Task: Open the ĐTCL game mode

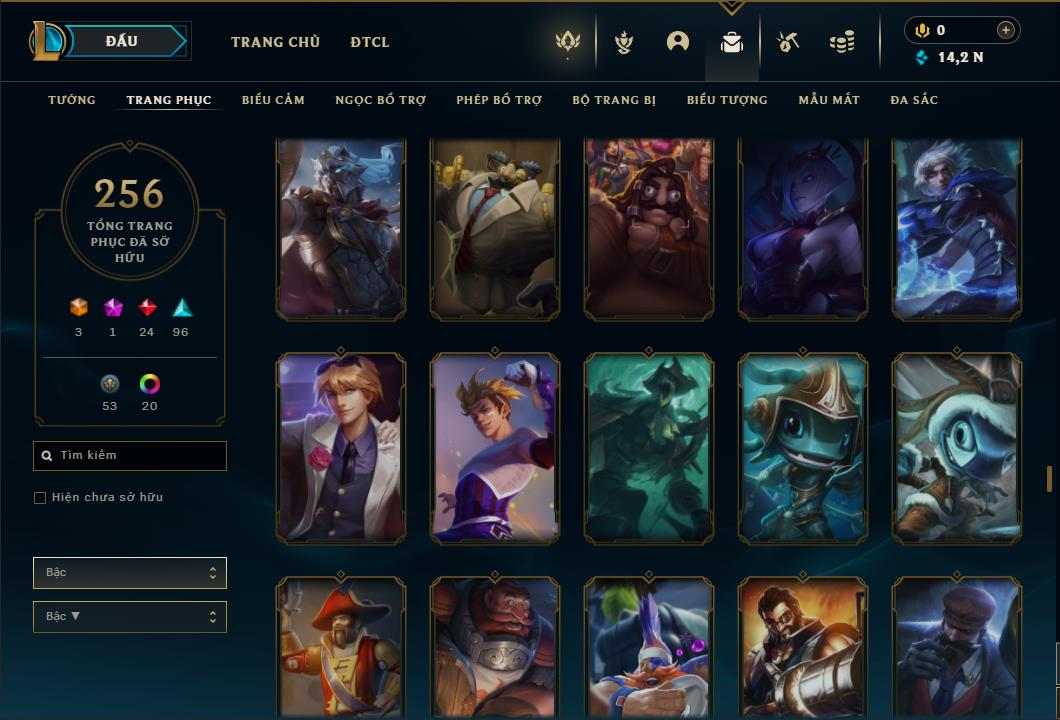Action: pos(370,42)
